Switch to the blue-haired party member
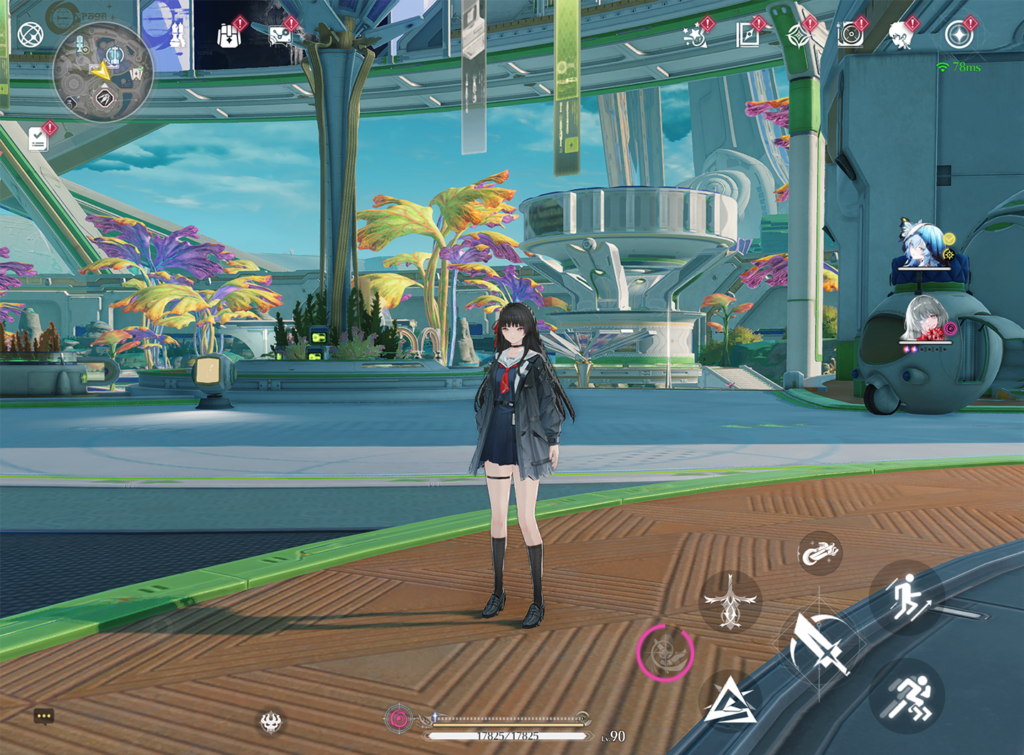Image resolution: width=1024 pixels, height=755 pixels. click(921, 247)
